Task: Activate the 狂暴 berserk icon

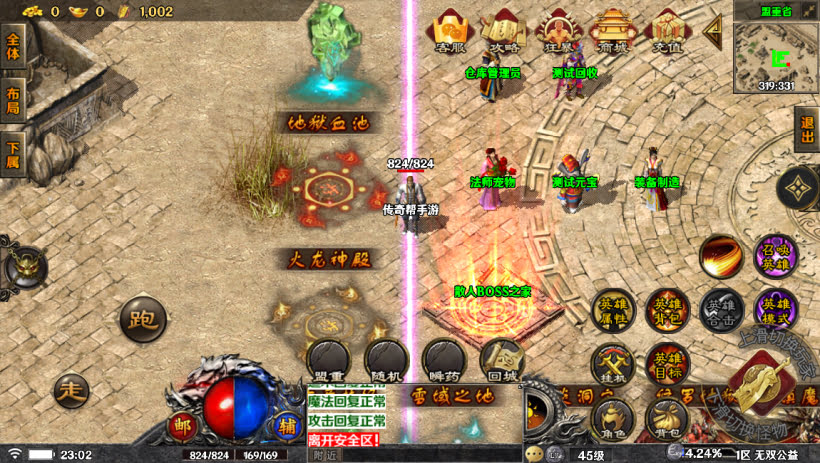Action: (559, 32)
